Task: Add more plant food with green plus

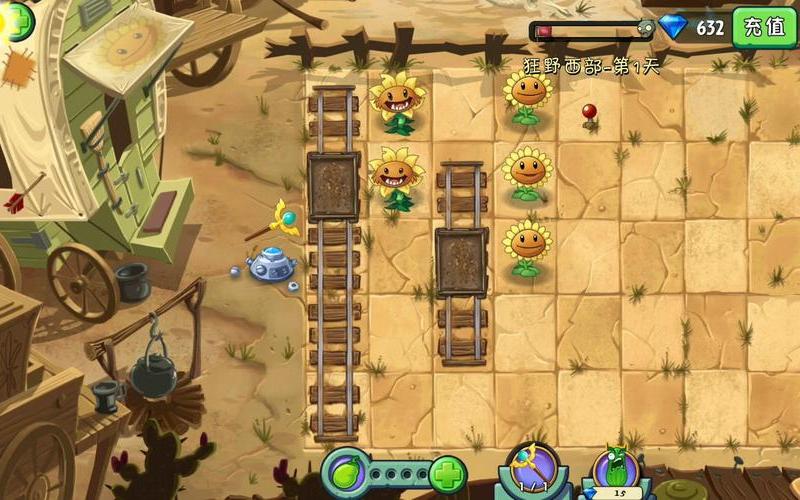Action: coord(447,472)
